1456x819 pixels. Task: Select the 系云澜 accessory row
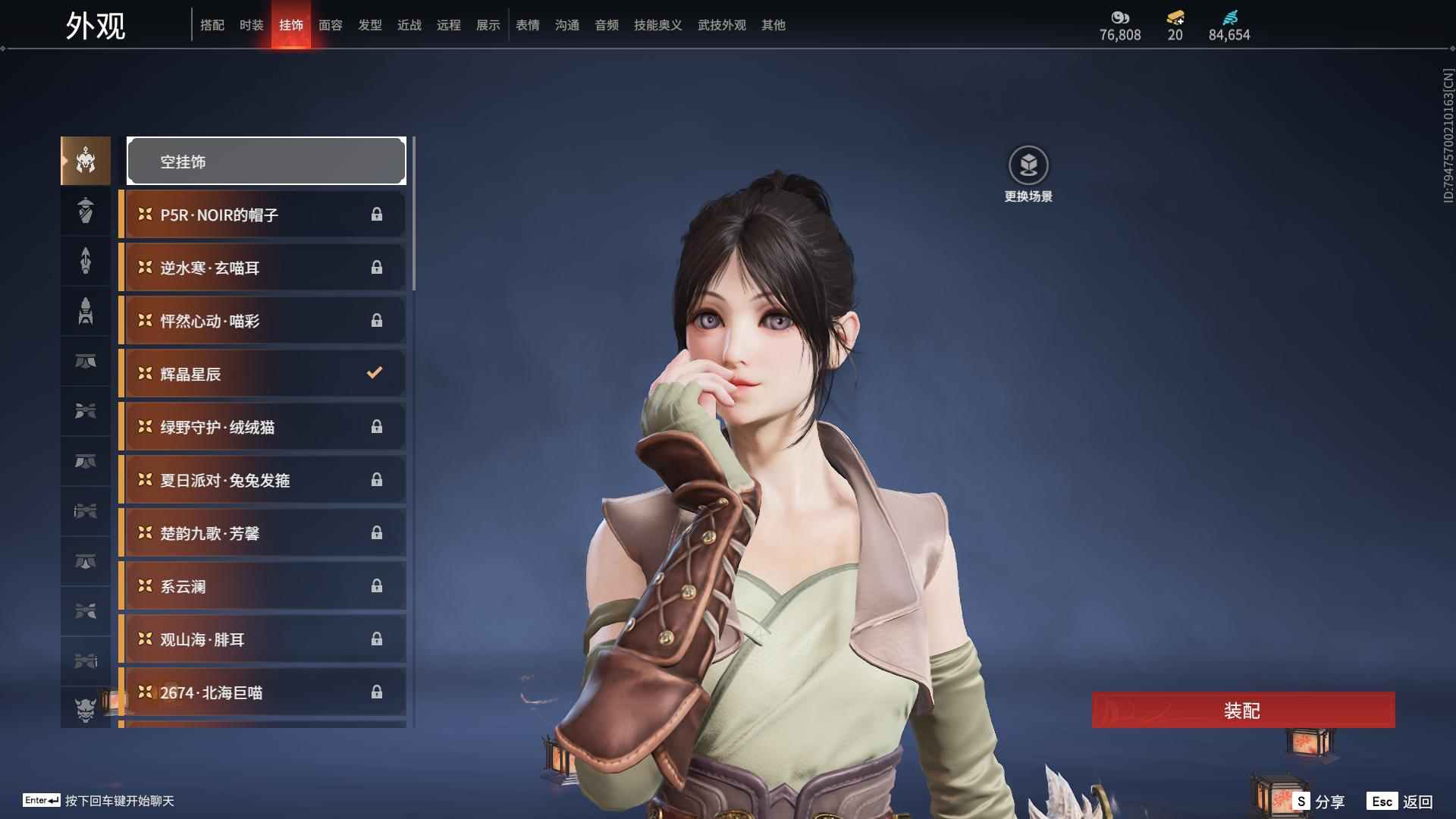tap(263, 586)
